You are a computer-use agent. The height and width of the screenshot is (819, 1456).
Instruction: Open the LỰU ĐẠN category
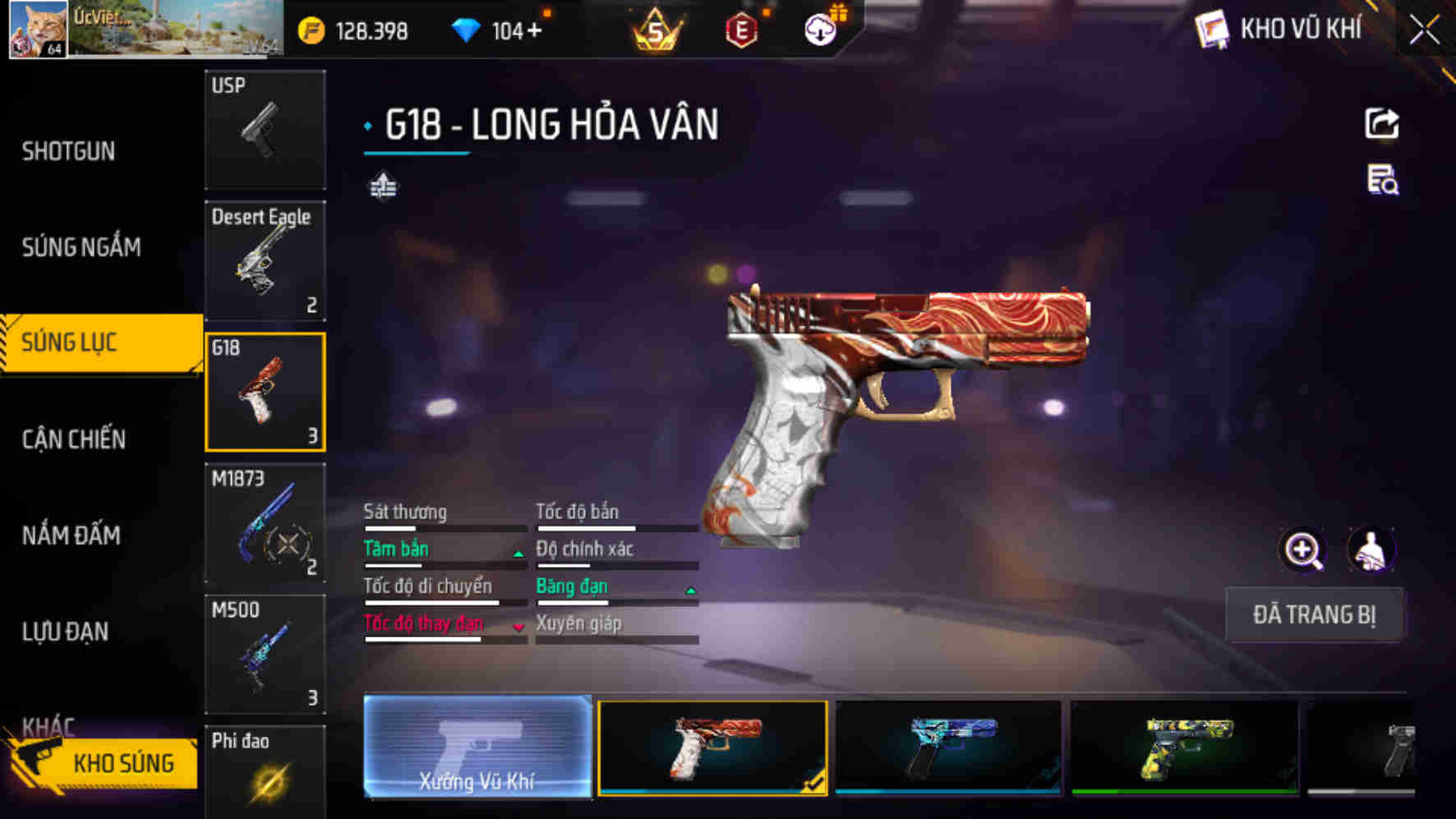click(66, 632)
